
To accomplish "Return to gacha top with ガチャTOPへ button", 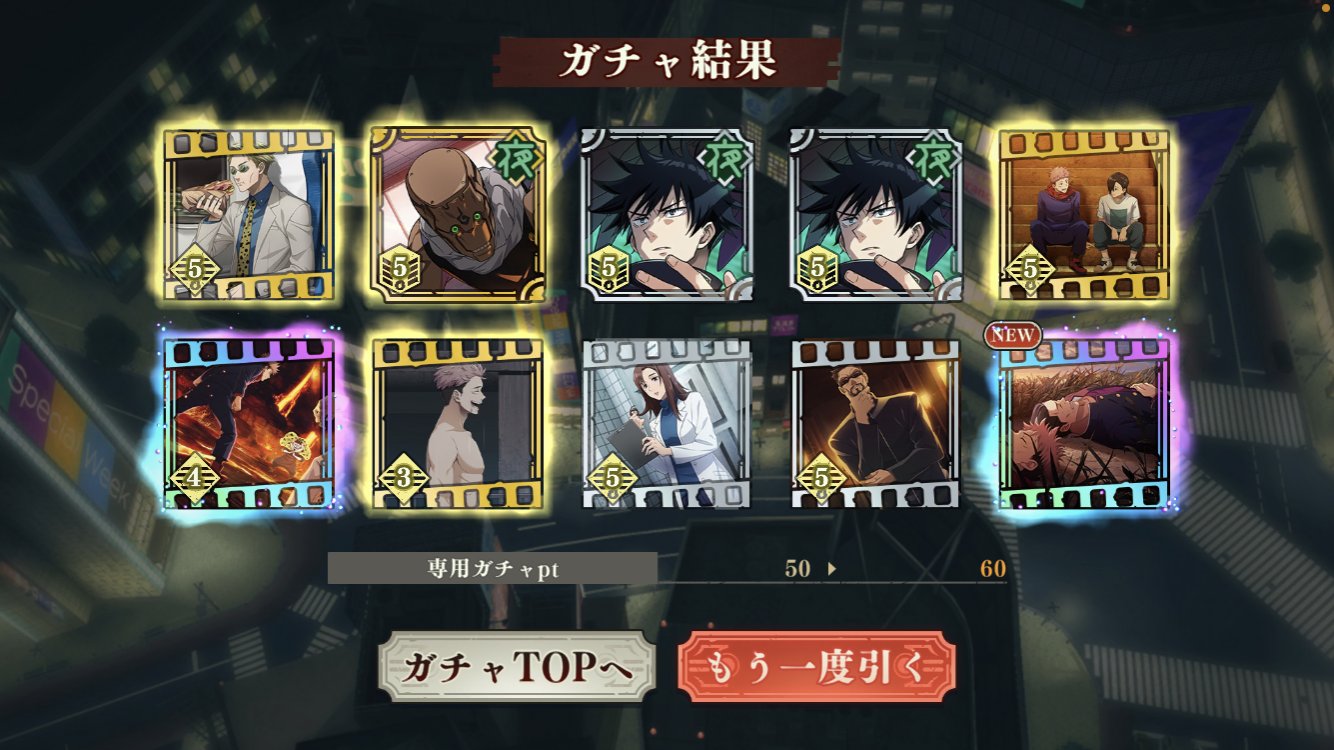I will (516, 667).
